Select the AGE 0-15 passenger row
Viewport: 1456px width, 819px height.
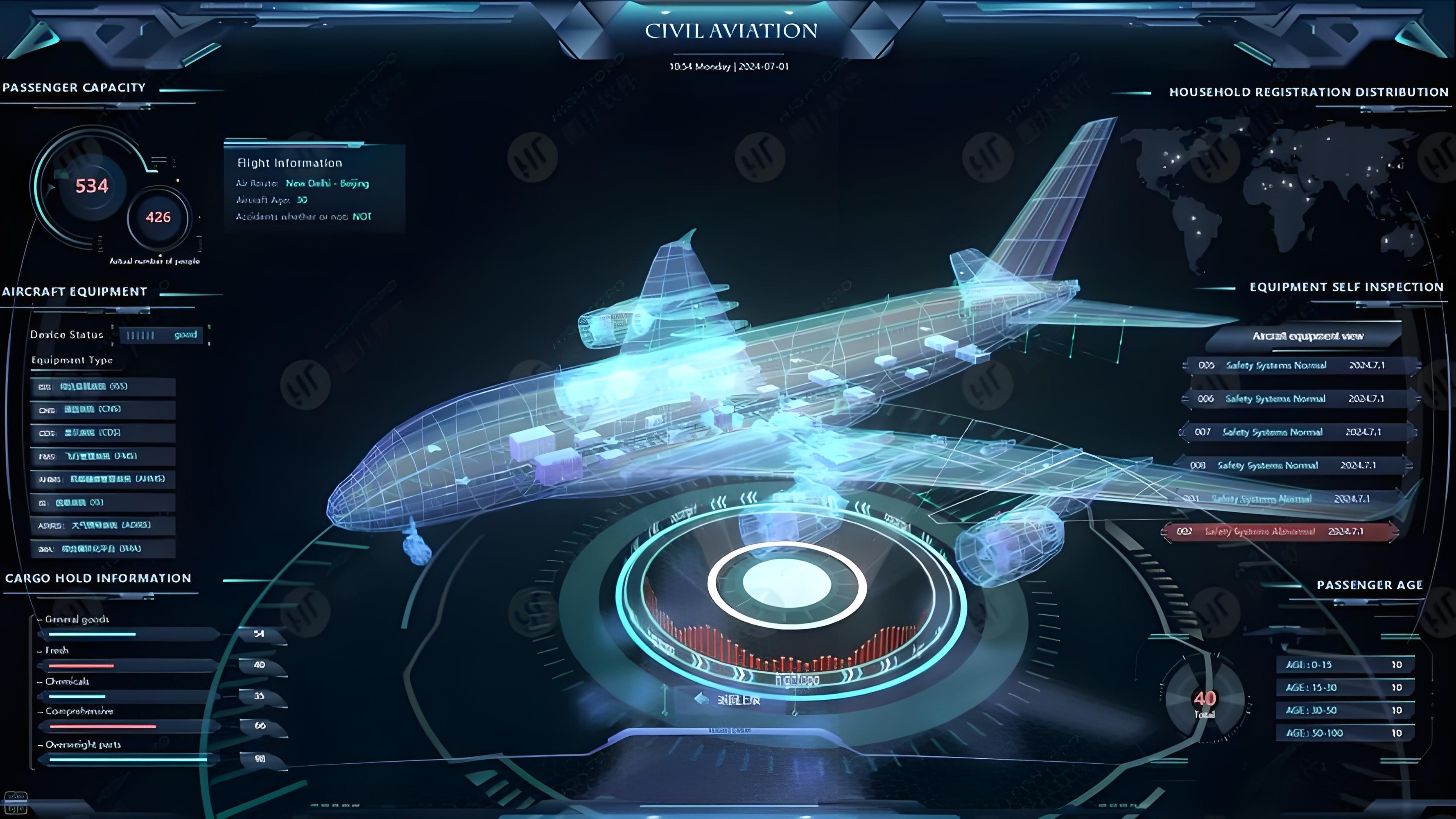pos(1344,665)
